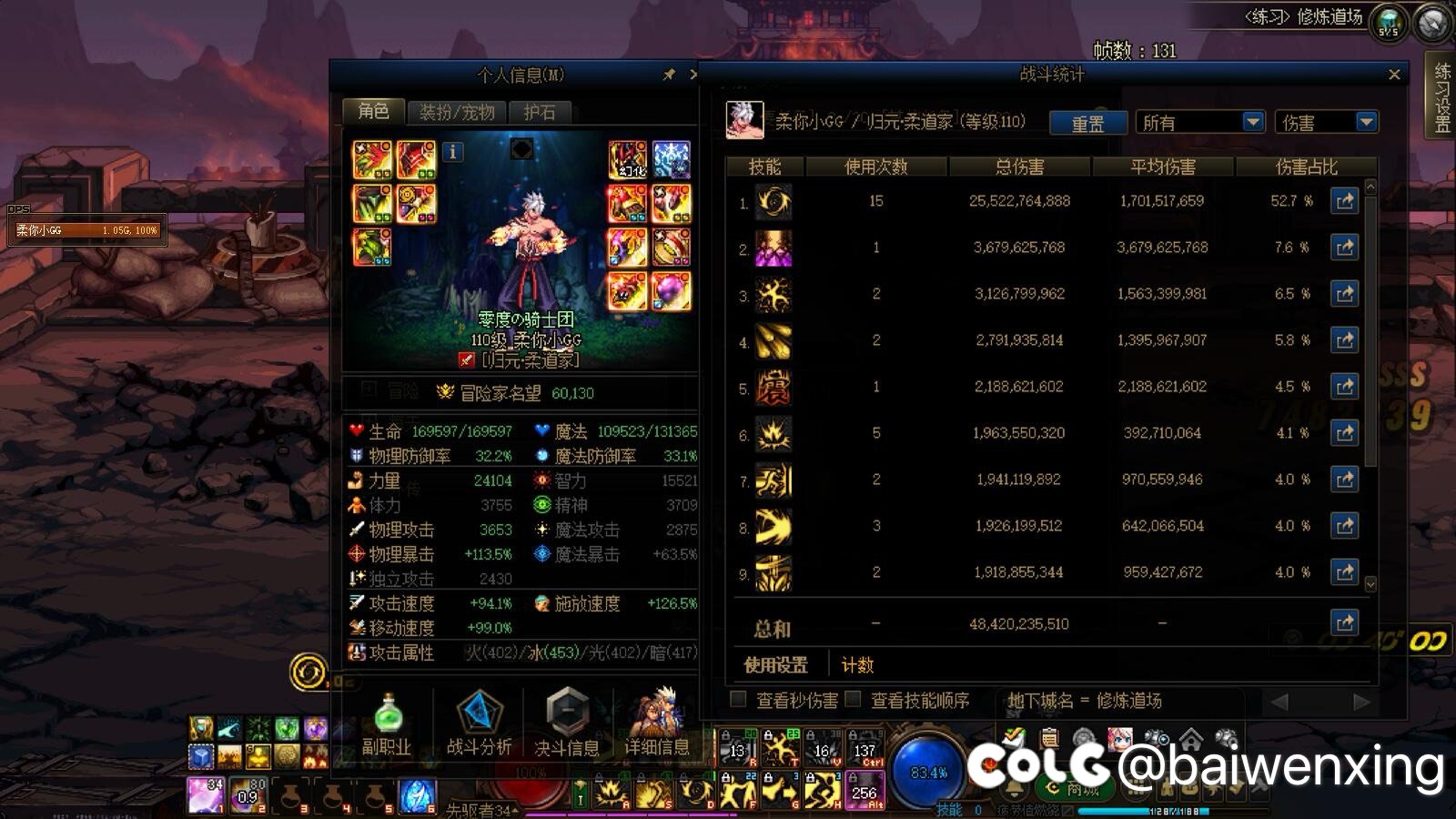Click the top skill icon in damage ranking
The height and width of the screenshot is (819, 1456).
(773, 201)
